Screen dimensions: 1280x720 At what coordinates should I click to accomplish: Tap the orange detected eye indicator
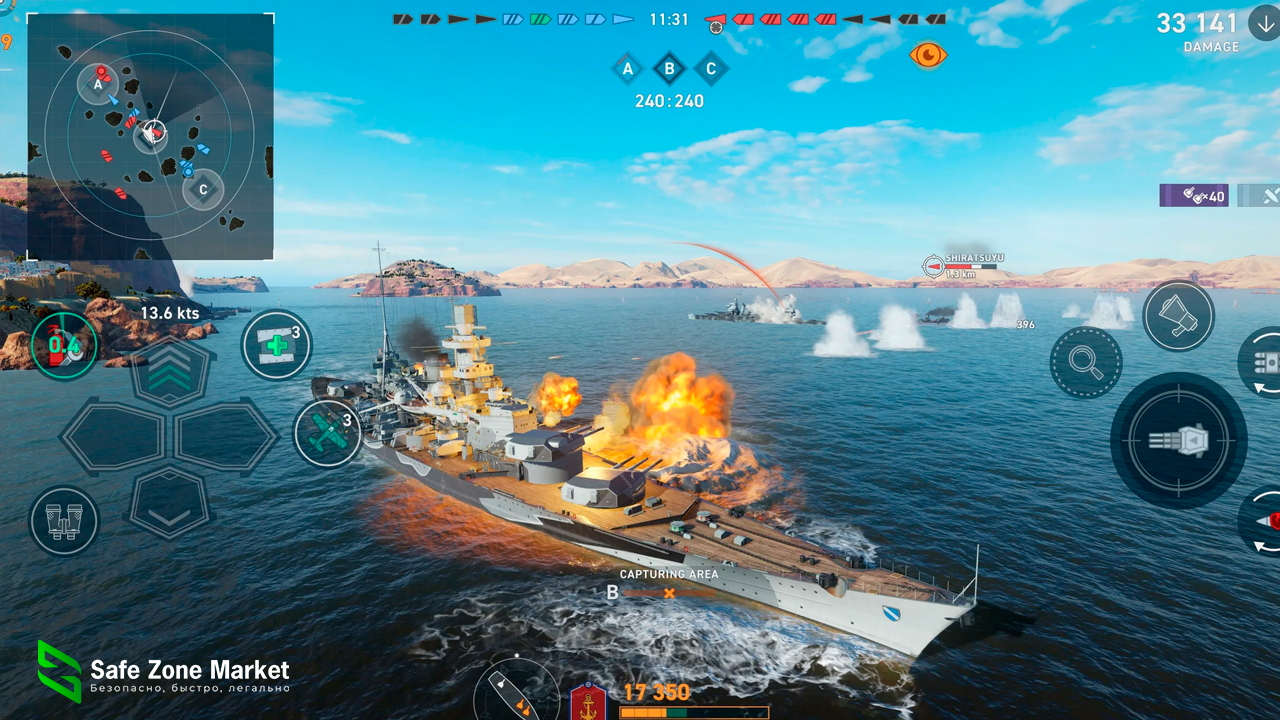click(928, 56)
